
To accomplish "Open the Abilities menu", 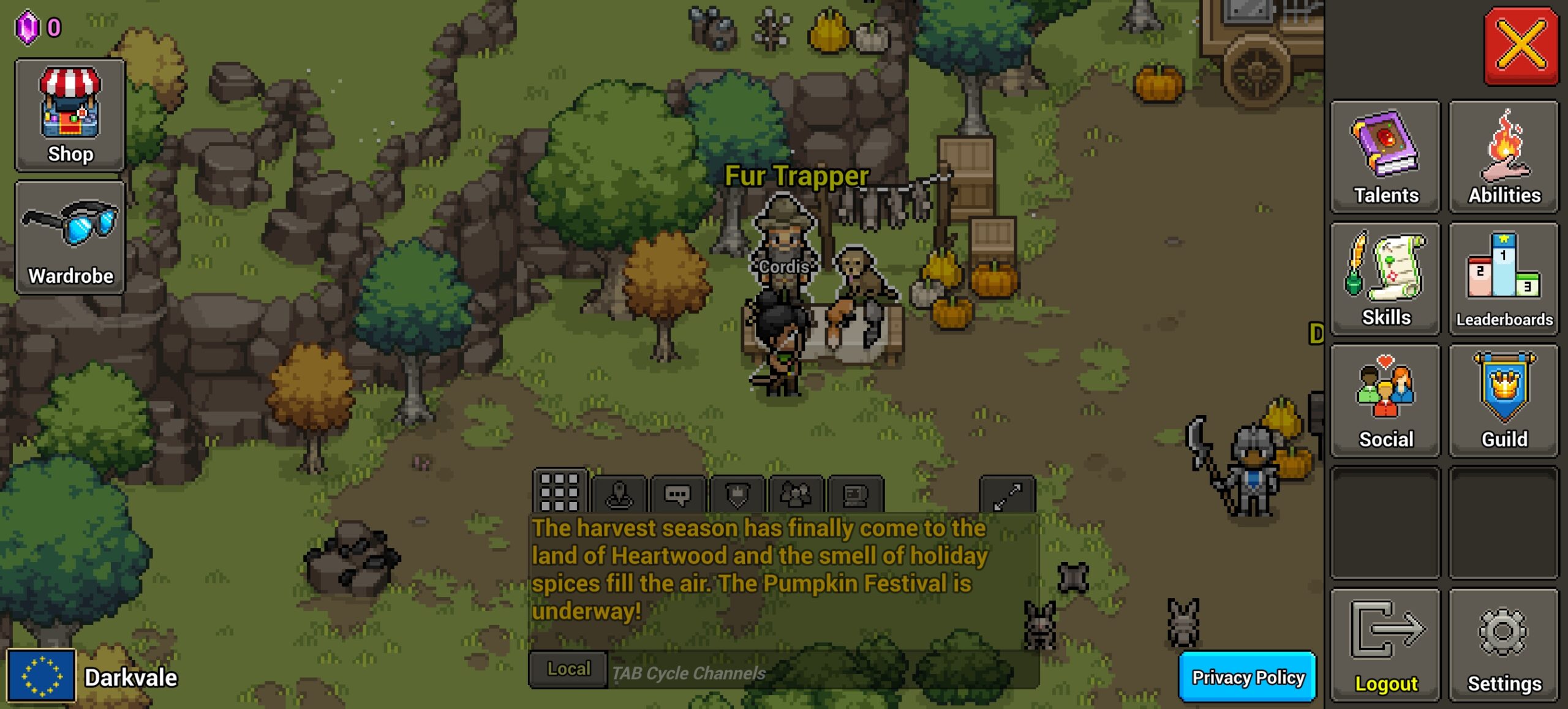I will (1504, 157).
